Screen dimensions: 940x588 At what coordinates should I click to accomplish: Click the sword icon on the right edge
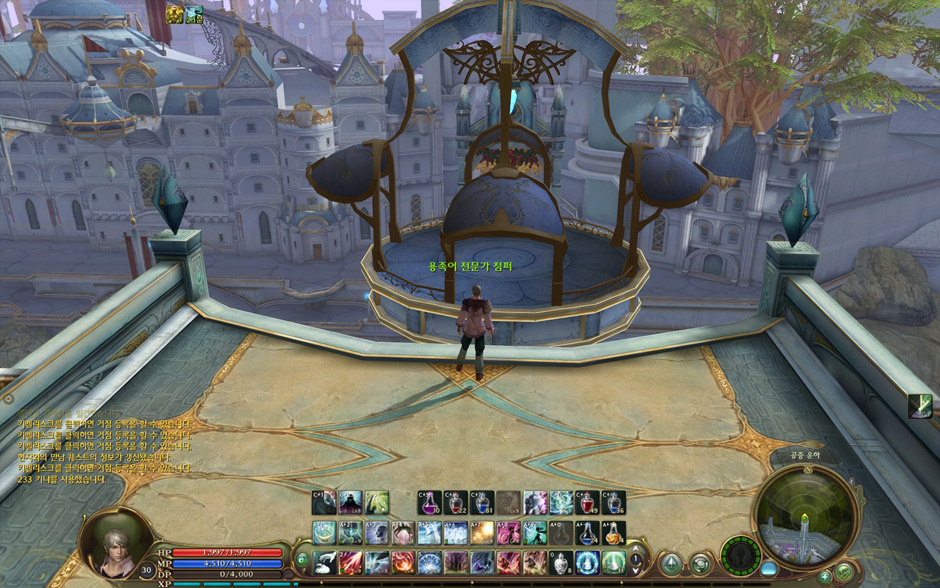tap(921, 406)
